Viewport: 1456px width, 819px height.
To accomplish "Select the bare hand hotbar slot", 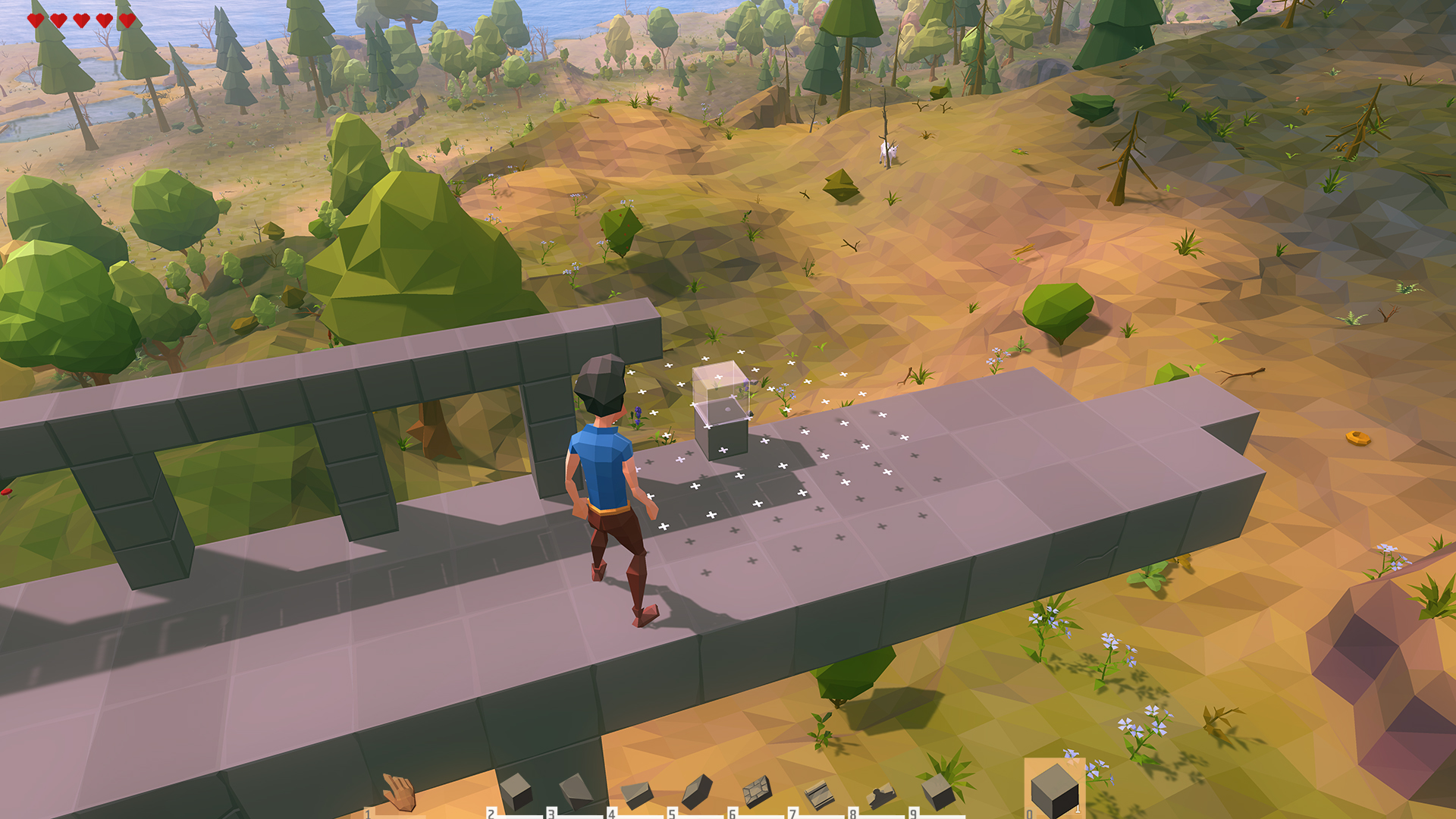I will [x=399, y=792].
